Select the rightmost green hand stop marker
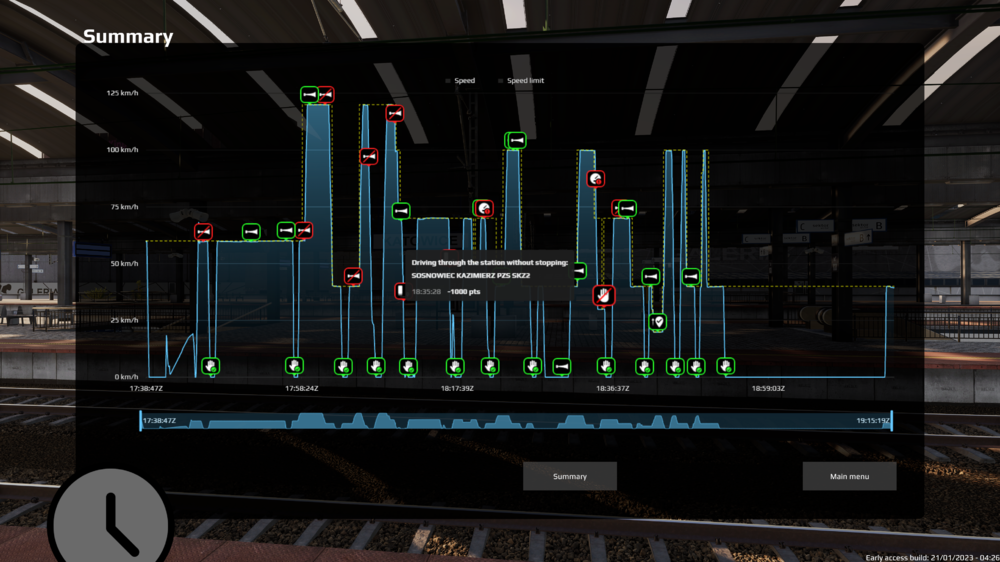Image resolution: width=1000 pixels, height=562 pixels. pyautogui.click(x=725, y=366)
